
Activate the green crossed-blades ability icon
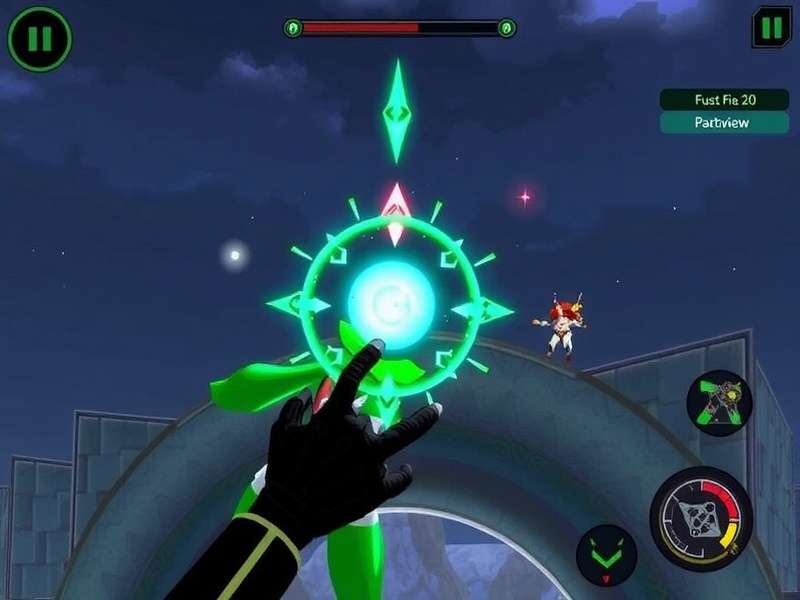(719, 402)
